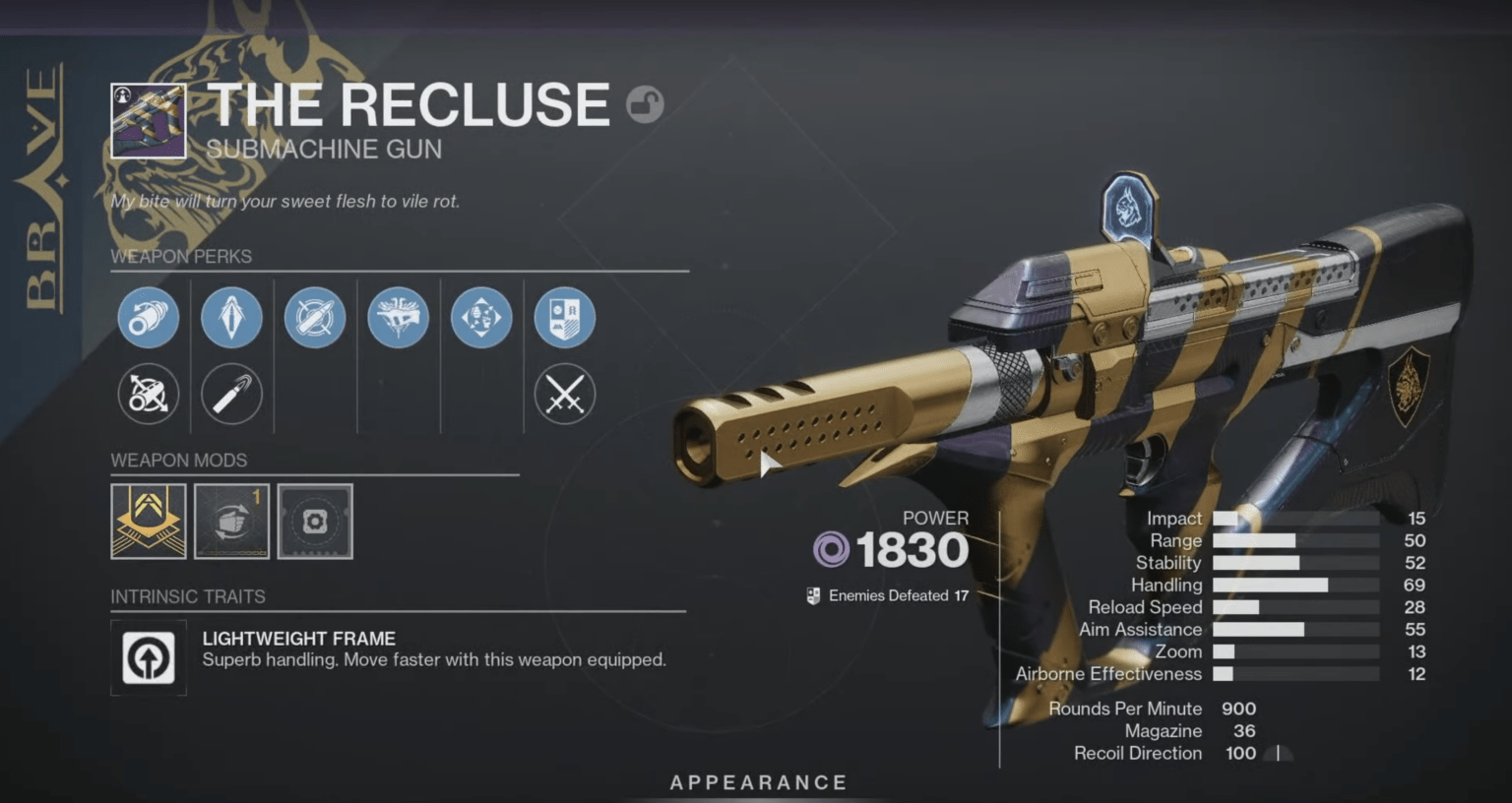
Task: Toggle the lock beside THE RECLUSE name
Action: pos(647,105)
